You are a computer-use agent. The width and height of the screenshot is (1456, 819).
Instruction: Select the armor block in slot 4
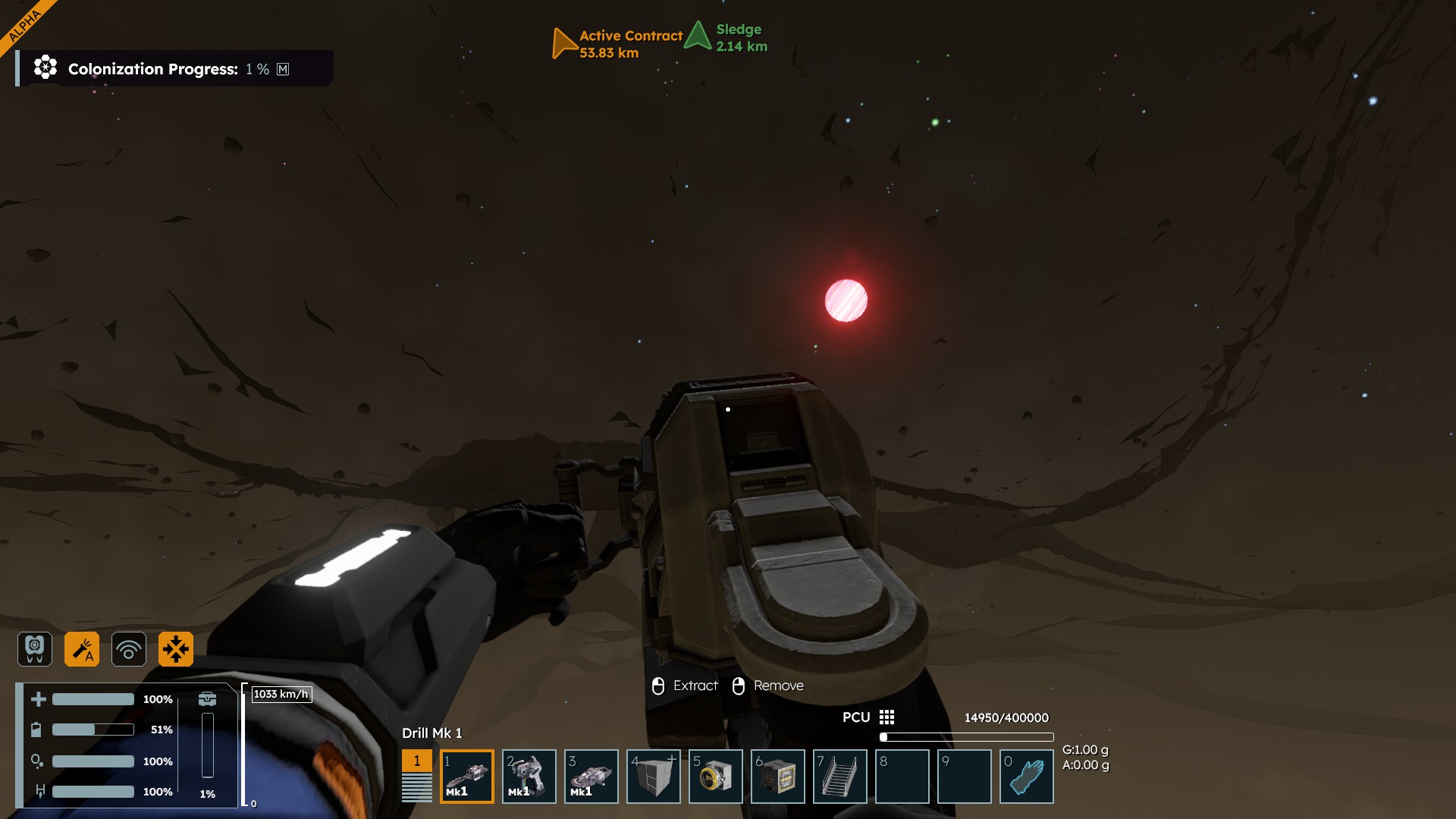(653, 776)
